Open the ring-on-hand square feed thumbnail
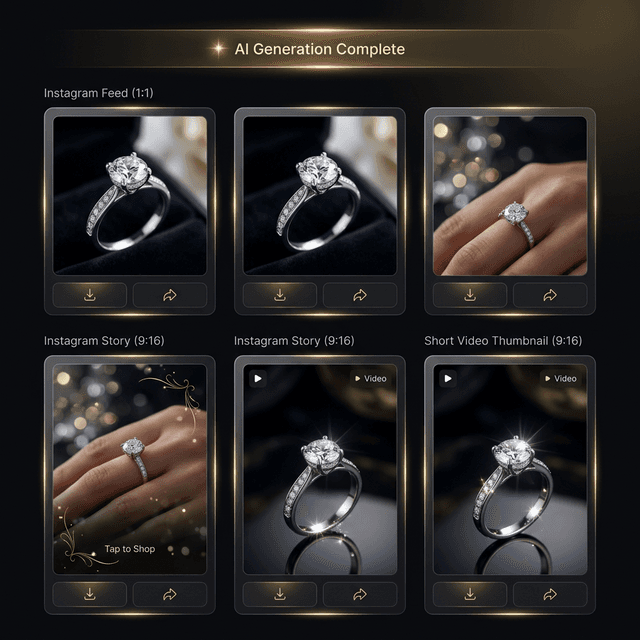Screen dimensions: 640x640 point(510,195)
